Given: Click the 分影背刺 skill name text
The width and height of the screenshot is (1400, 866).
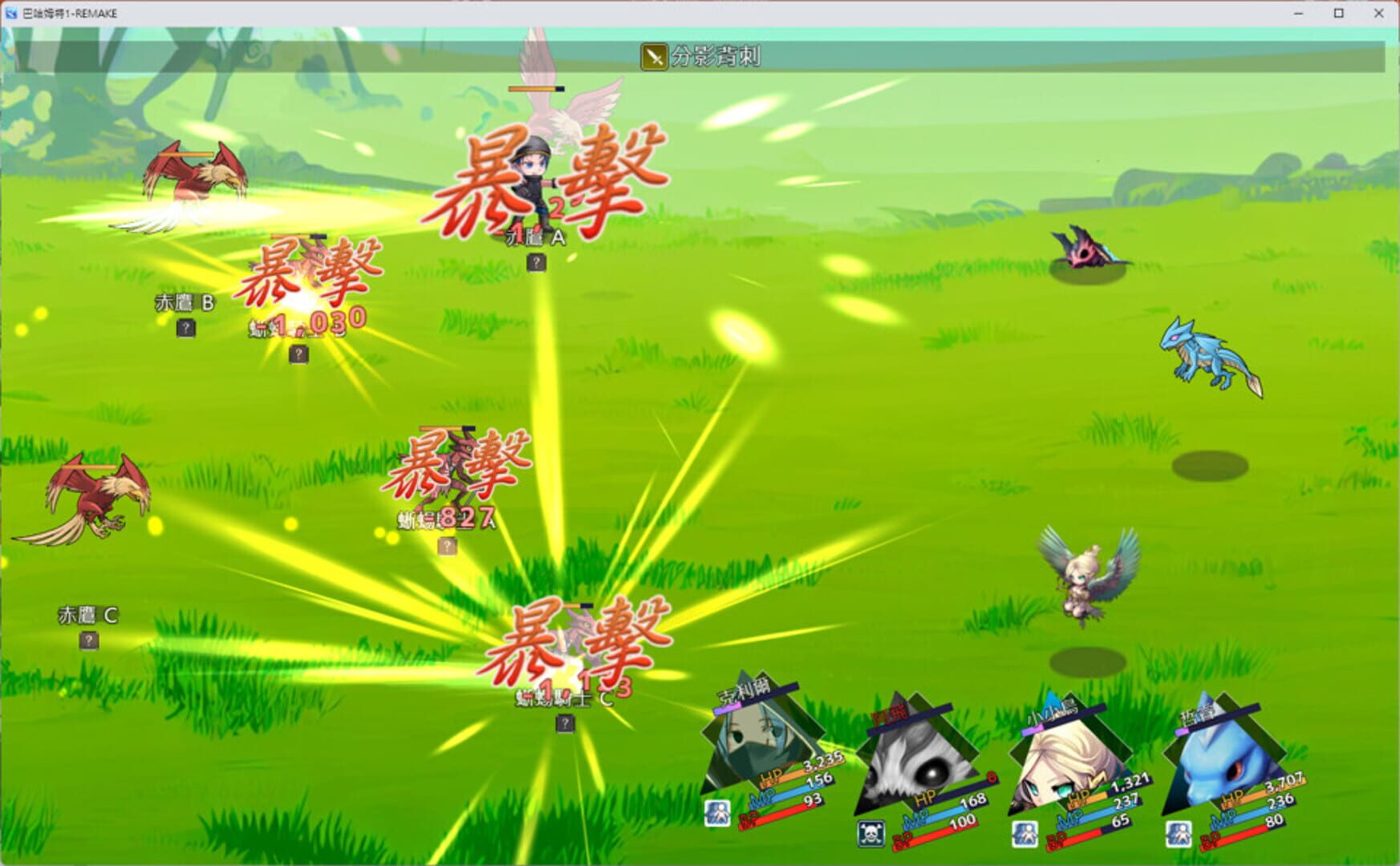Looking at the screenshot, I should (714, 55).
